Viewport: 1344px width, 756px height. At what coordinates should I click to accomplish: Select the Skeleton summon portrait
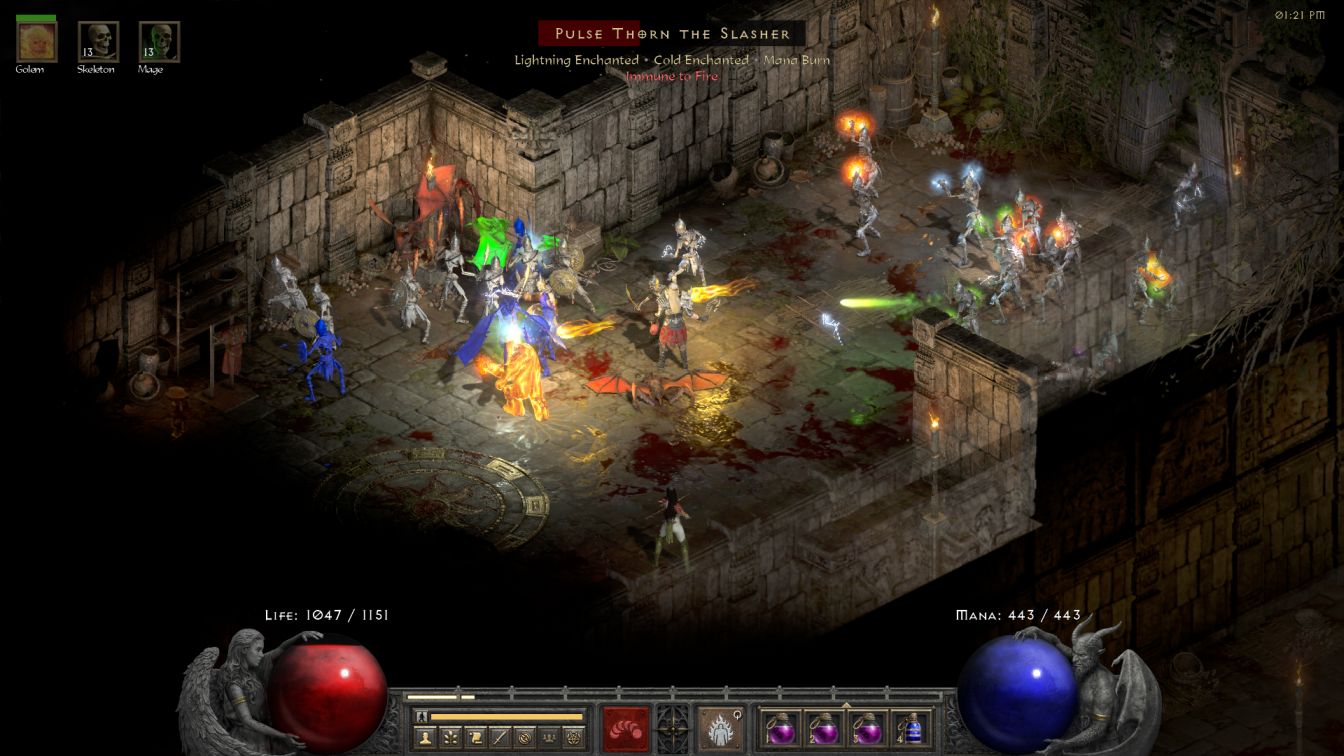click(x=98, y=41)
